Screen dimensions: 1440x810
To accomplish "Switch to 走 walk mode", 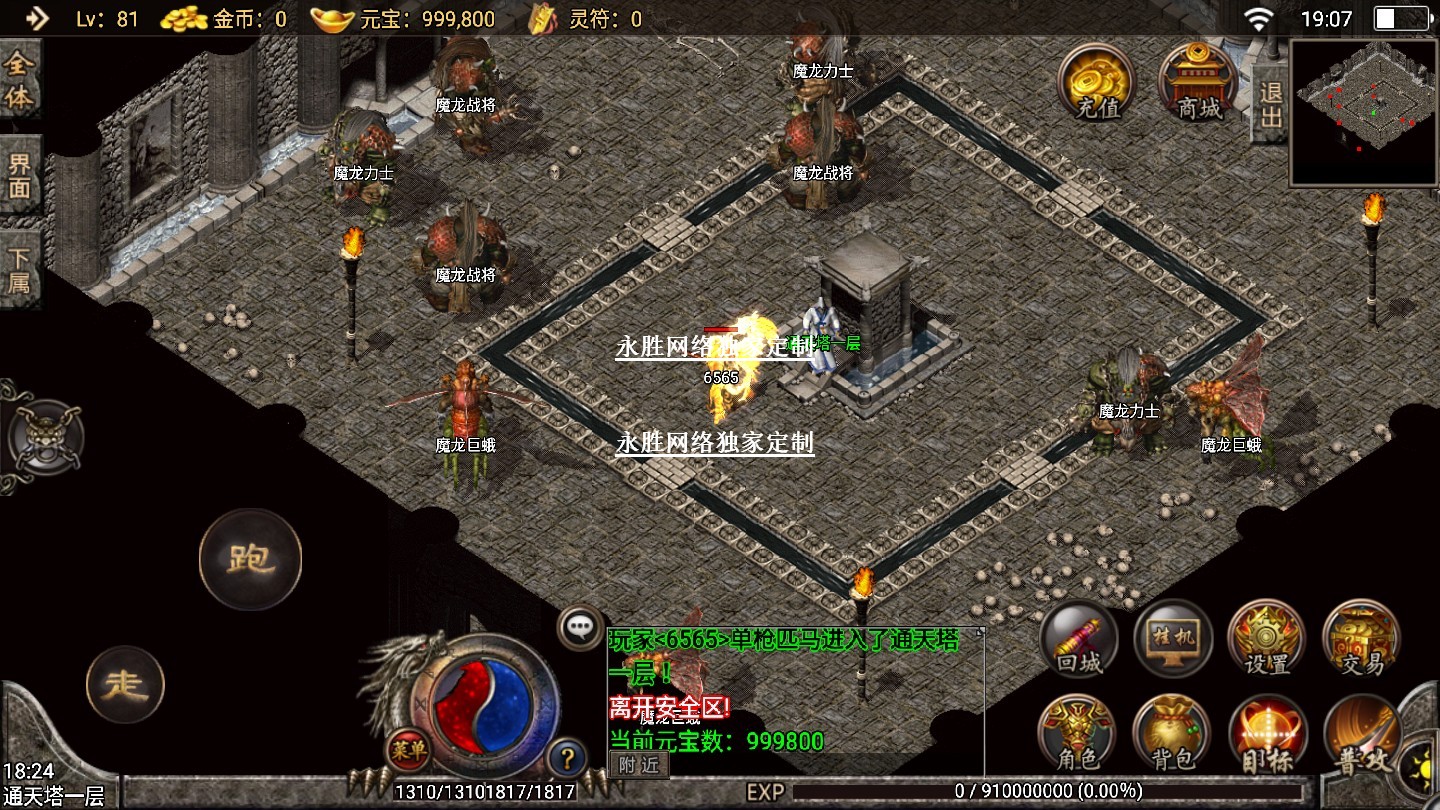I will (126, 685).
